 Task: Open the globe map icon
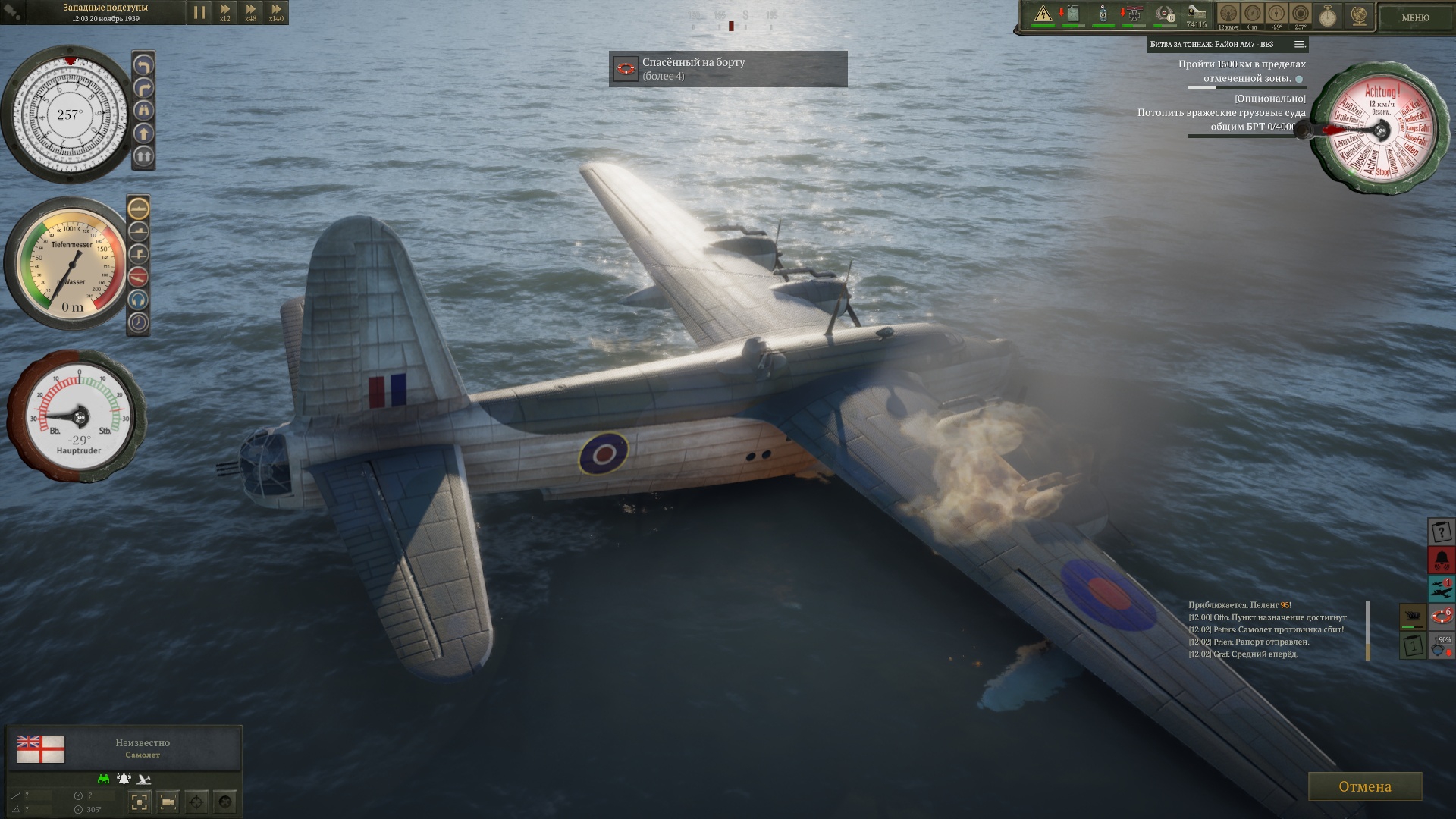pyautogui.click(x=1359, y=15)
